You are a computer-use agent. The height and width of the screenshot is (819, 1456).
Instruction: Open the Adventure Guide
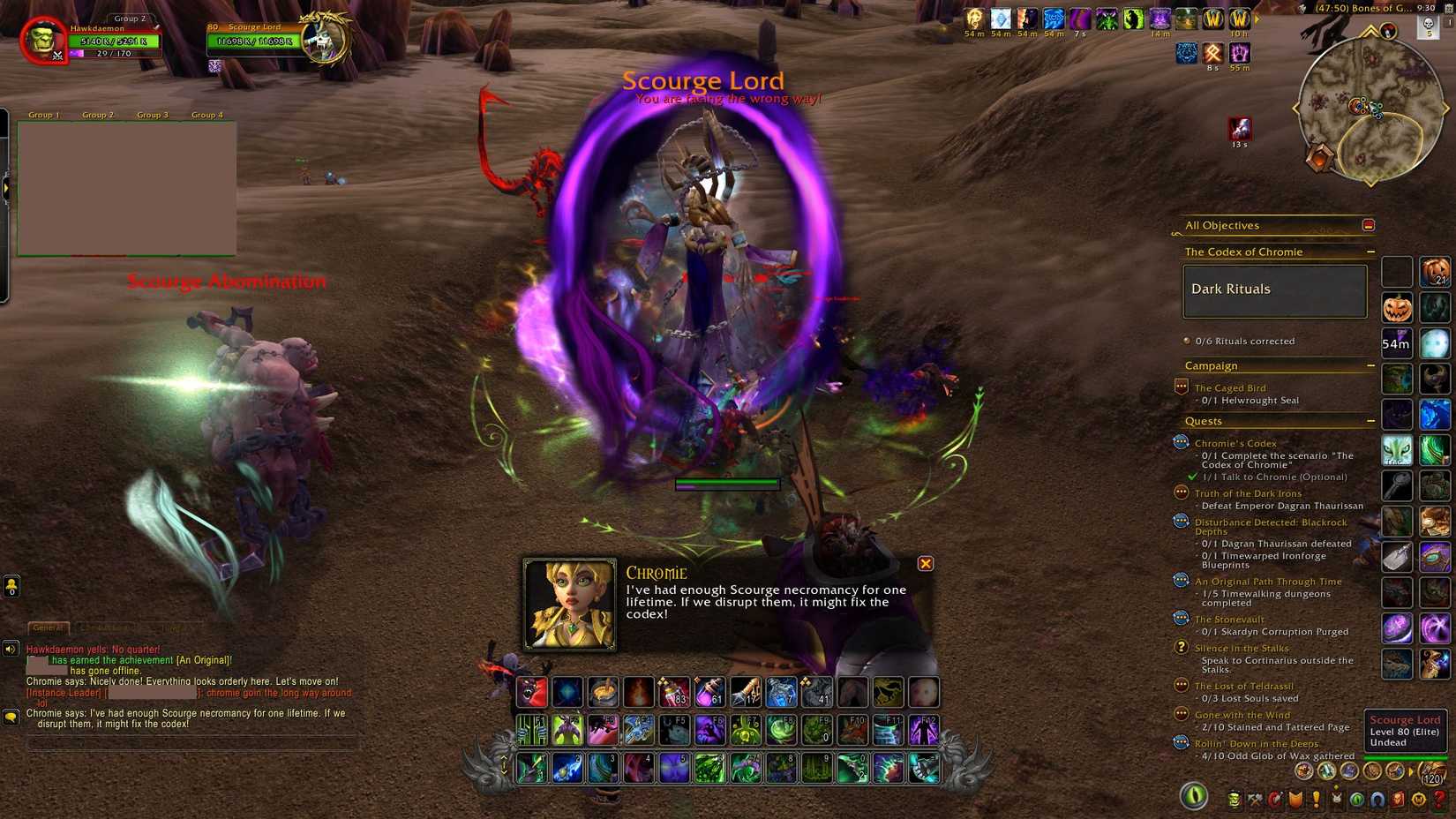(1396, 799)
